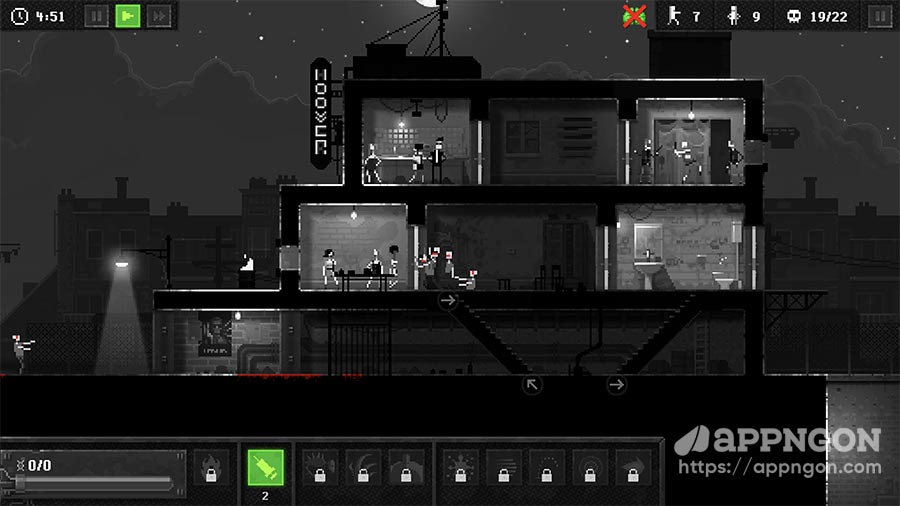Click the diagonal up-left direction arrow marker
900x506 pixels.
[x=532, y=384]
